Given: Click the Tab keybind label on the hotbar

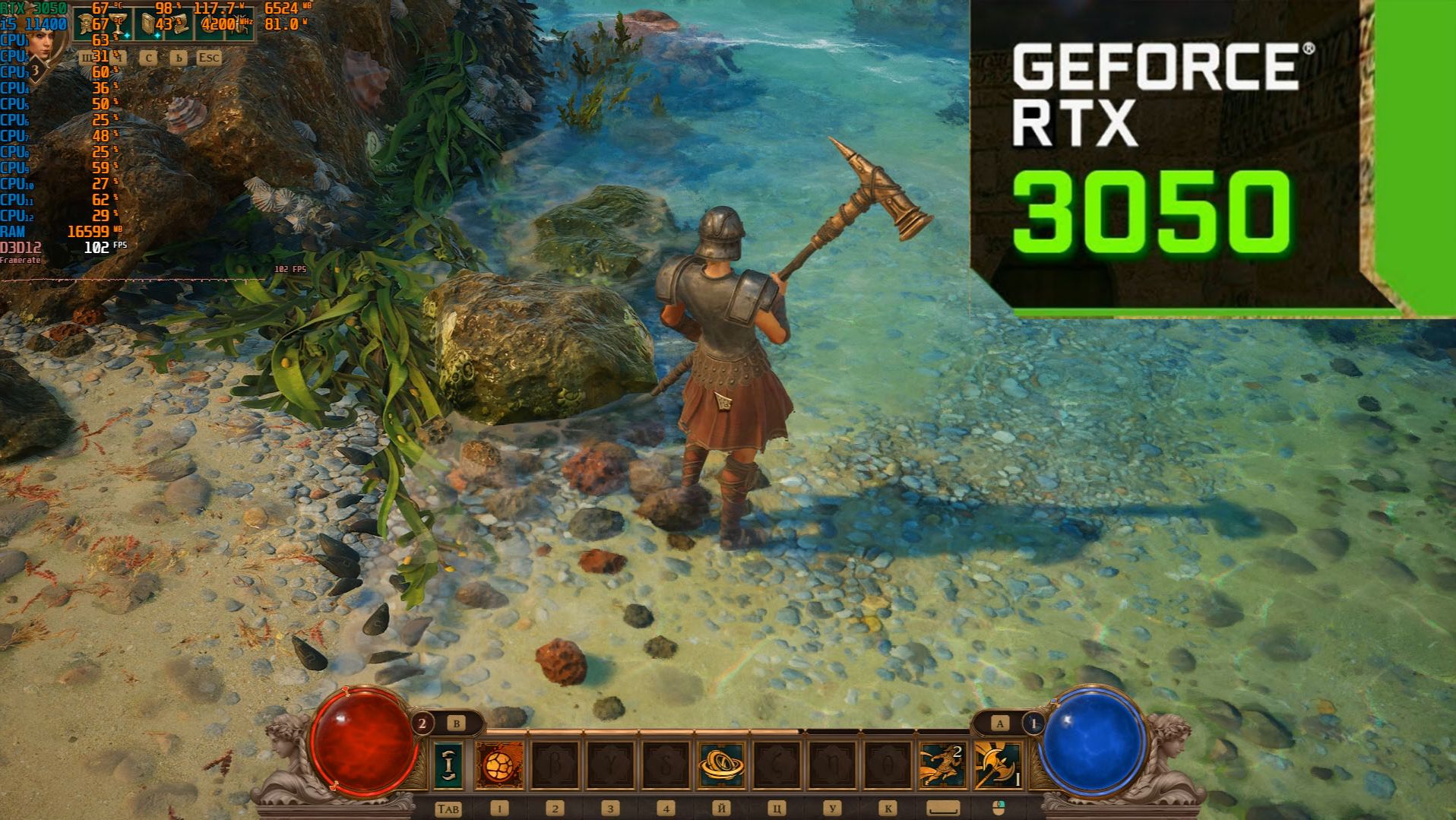Looking at the screenshot, I should point(448,808).
